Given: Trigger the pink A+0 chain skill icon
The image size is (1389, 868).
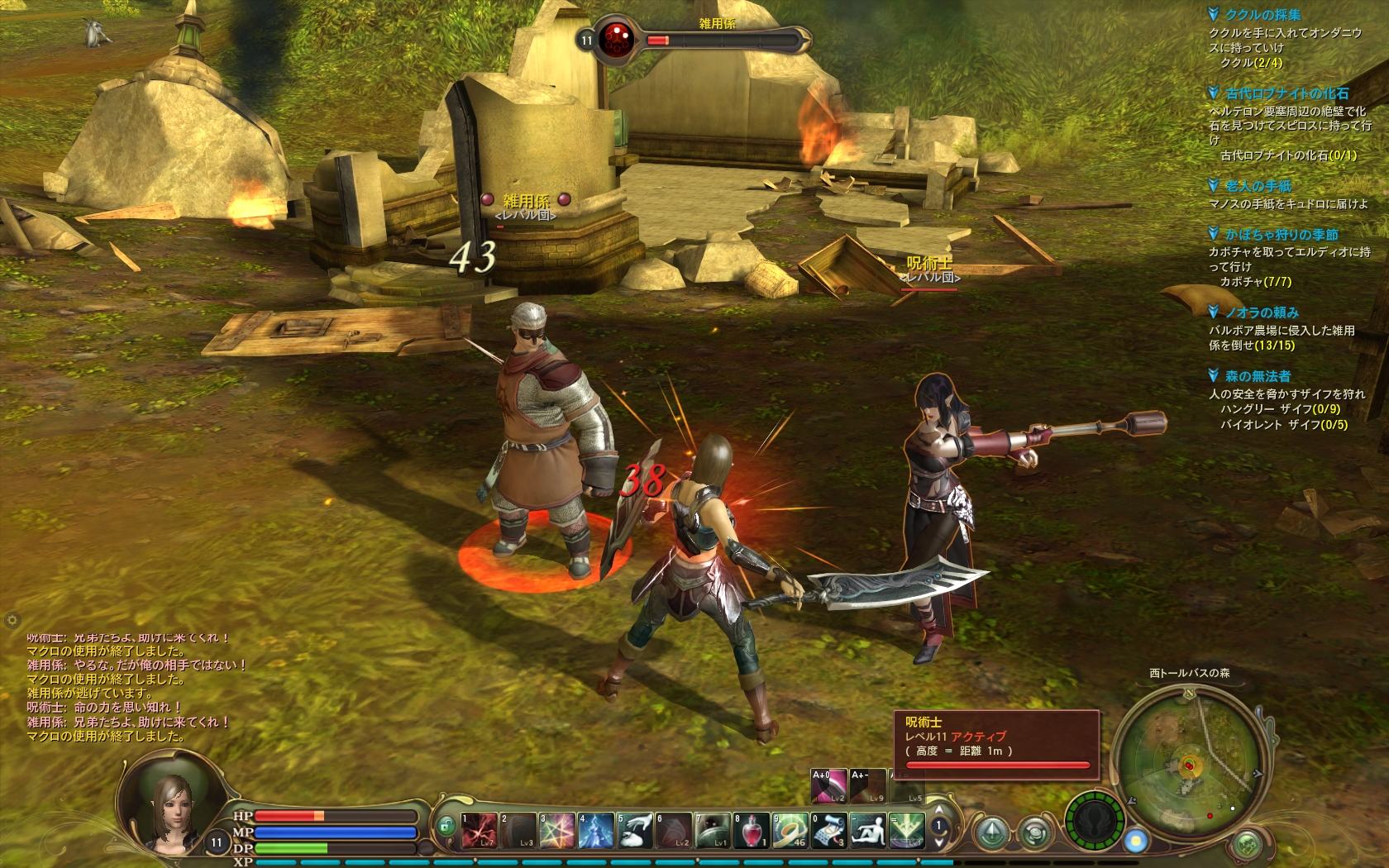Looking at the screenshot, I should (828, 786).
